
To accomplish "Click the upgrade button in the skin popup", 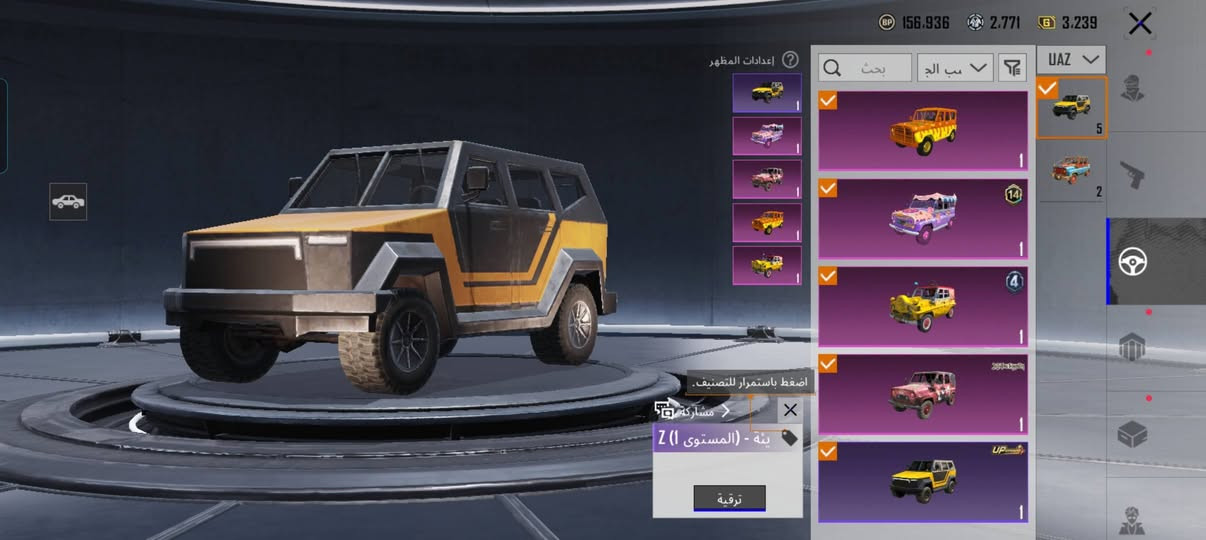I will [729, 497].
